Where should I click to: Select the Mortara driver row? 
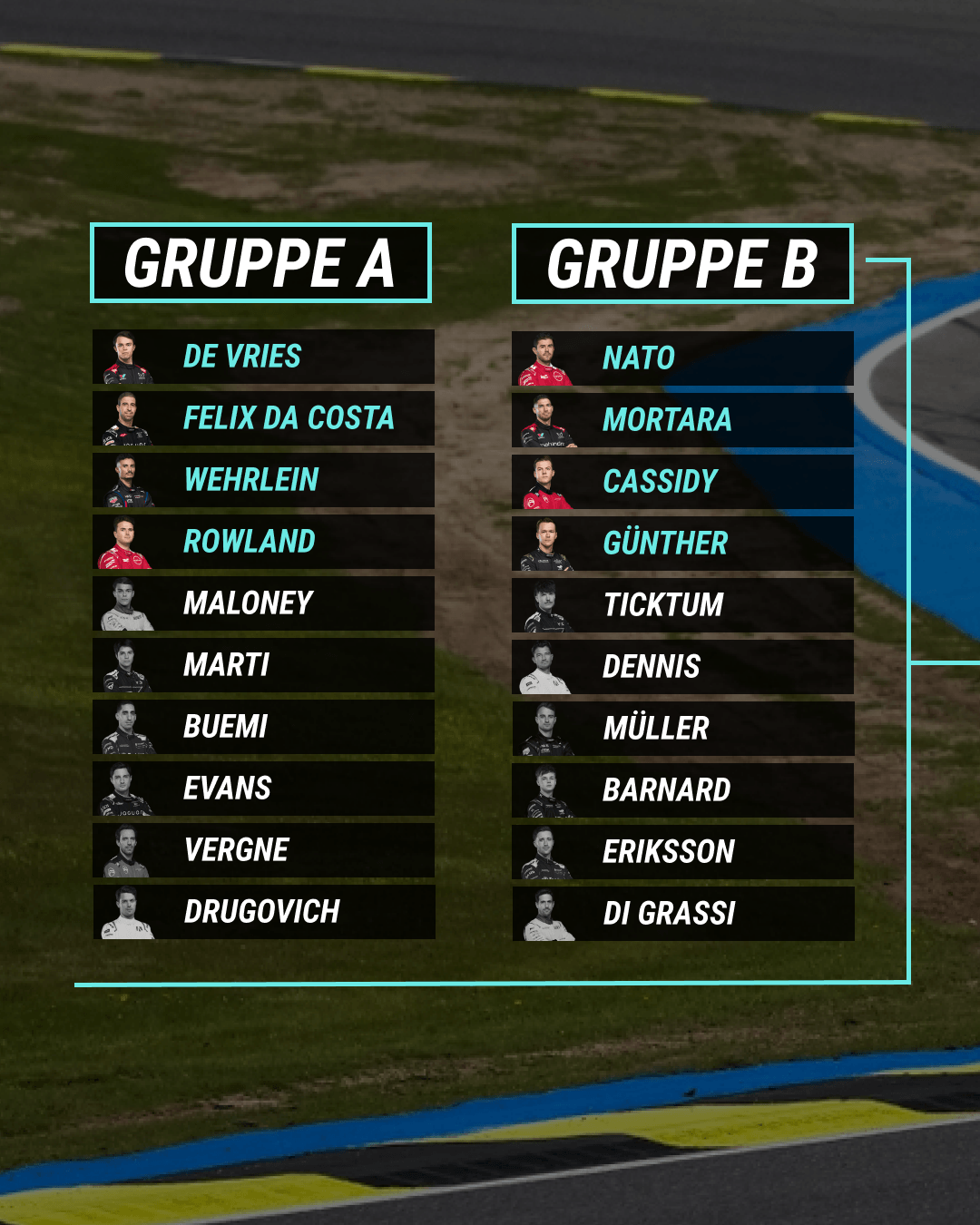tap(682, 420)
